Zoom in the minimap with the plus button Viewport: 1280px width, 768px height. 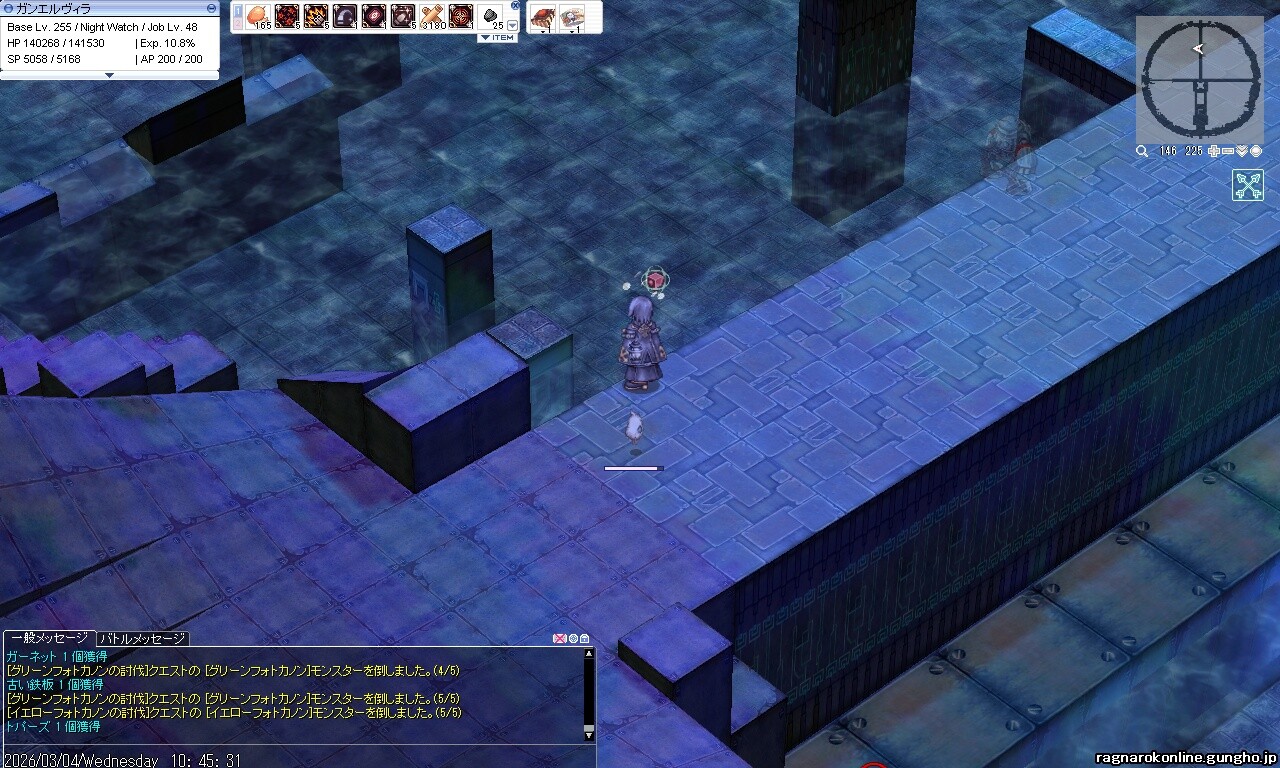tap(1214, 151)
